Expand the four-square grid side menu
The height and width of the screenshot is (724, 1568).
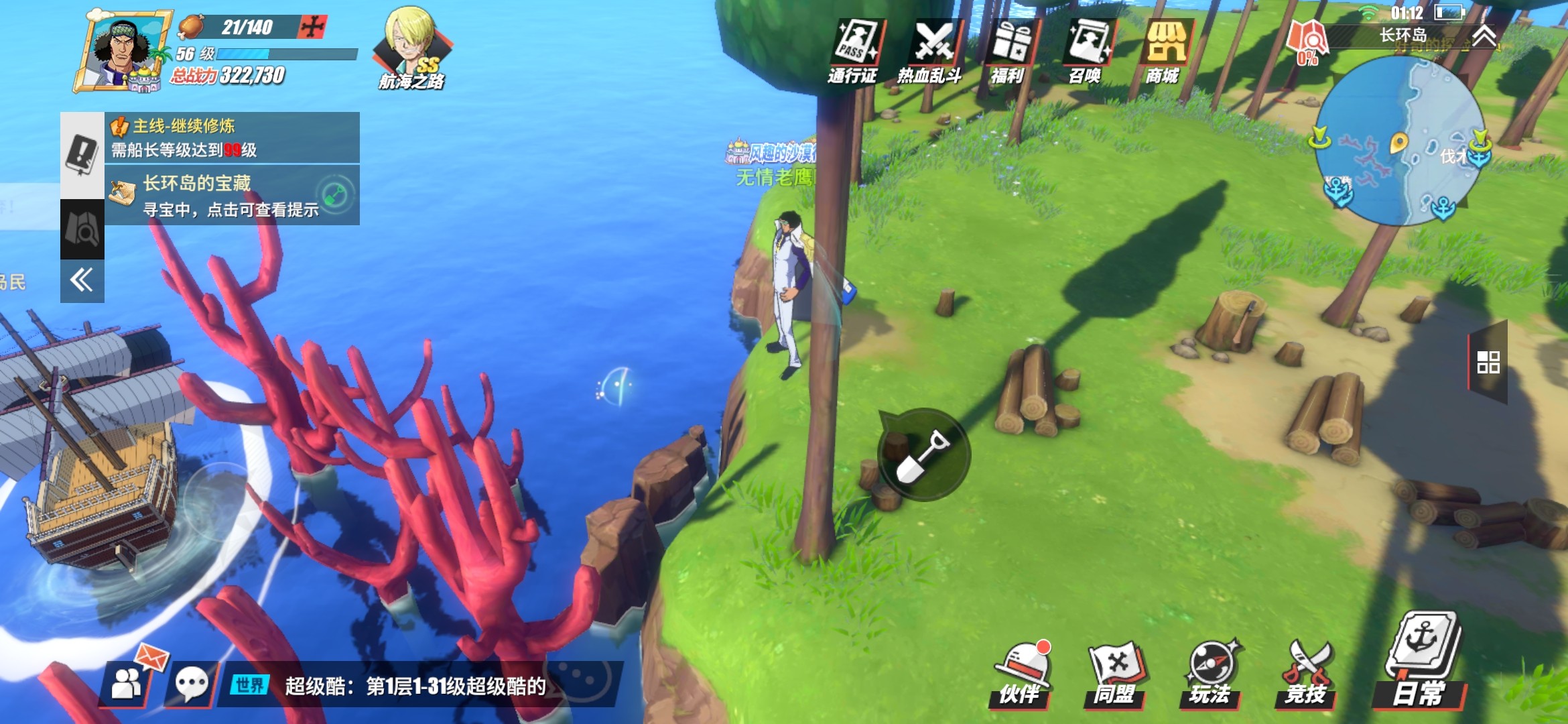(x=1488, y=362)
